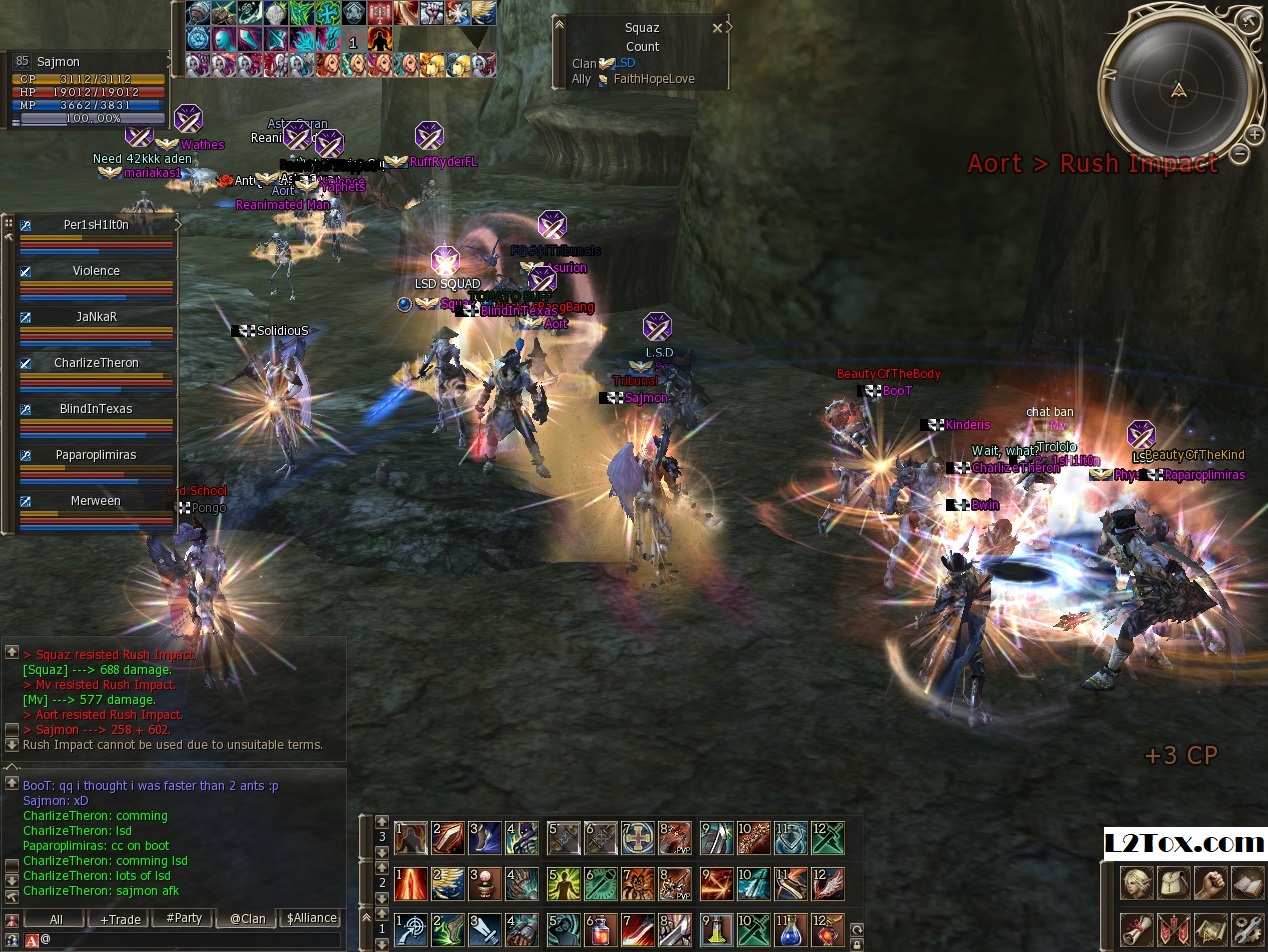
Task: Switch chat to the +Trade tab
Action: point(120,919)
